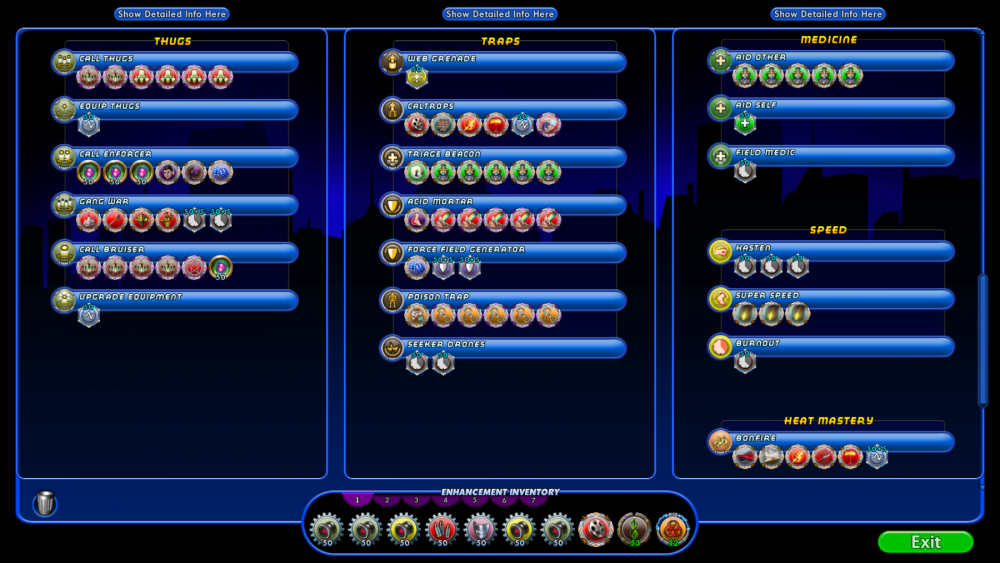The height and width of the screenshot is (563, 1000).
Task: Open the Gang War power row
Action: (x=185, y=204)
